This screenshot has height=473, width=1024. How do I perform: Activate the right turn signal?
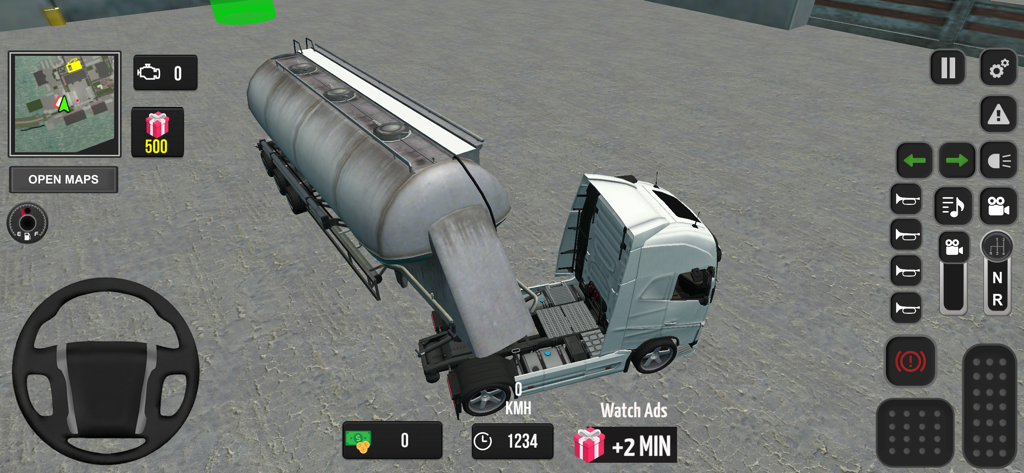click(x=956, y=160)
